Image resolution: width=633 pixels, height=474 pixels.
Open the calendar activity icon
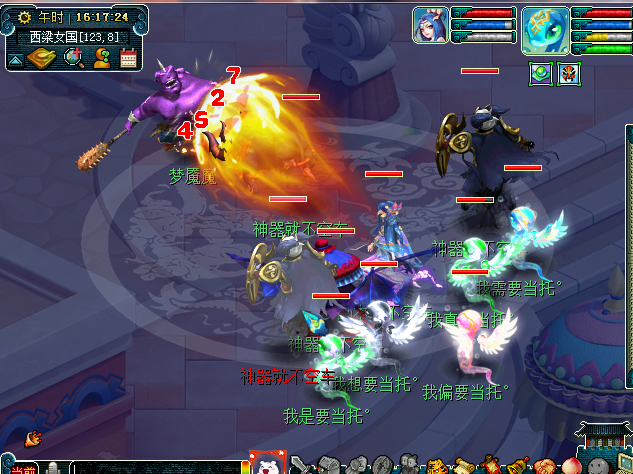(x=128, y=58)
